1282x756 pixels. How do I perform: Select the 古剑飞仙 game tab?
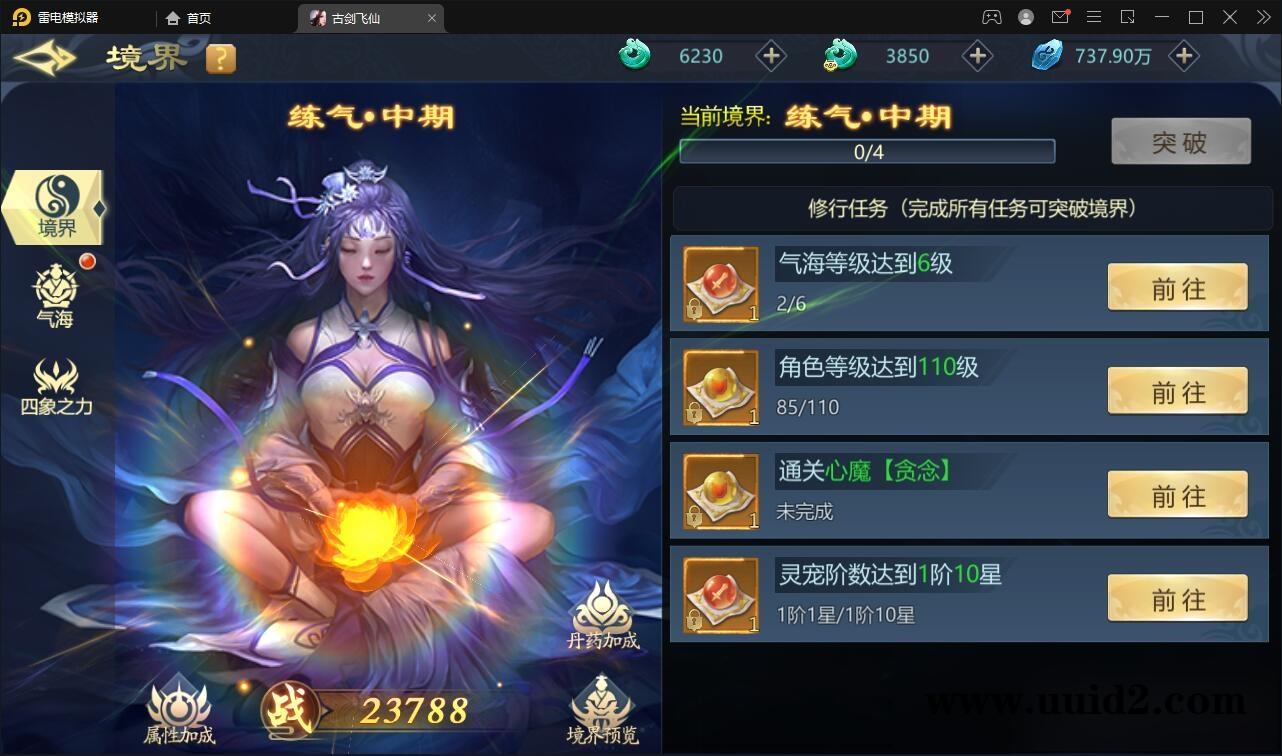click(x=360, y=17)
